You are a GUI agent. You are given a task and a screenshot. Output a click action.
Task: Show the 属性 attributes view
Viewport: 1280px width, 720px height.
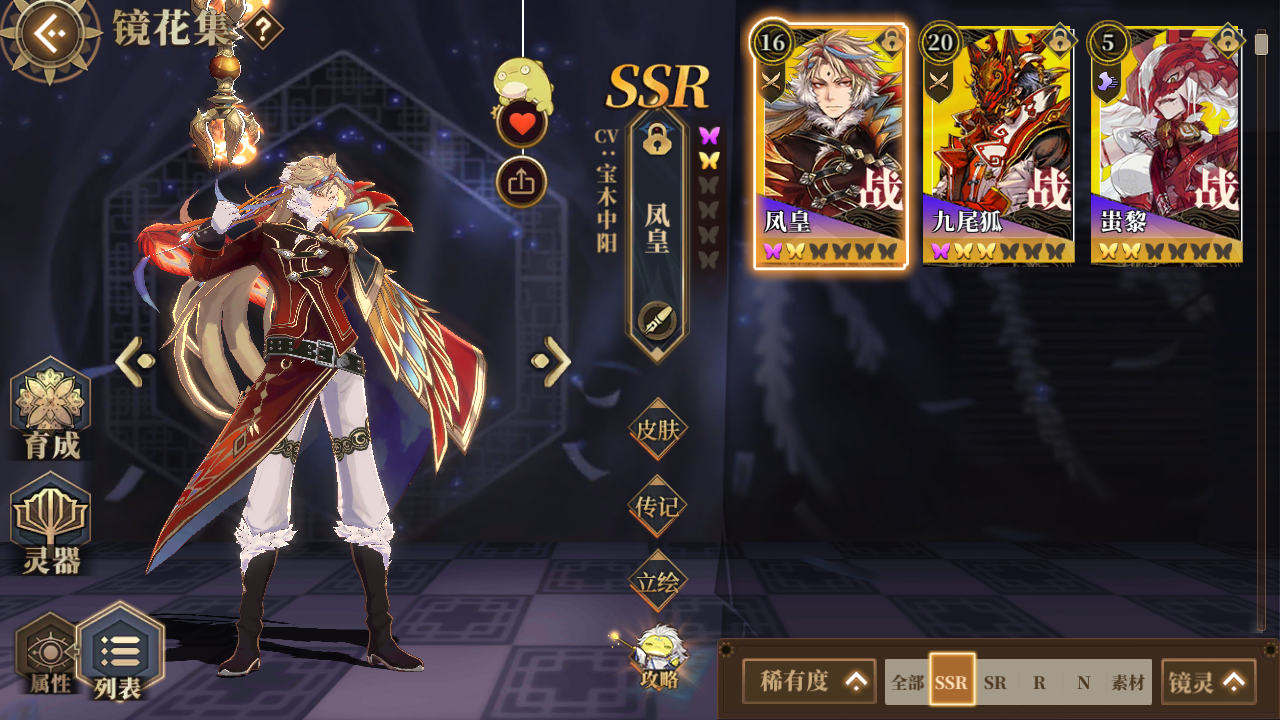[46, 655]
